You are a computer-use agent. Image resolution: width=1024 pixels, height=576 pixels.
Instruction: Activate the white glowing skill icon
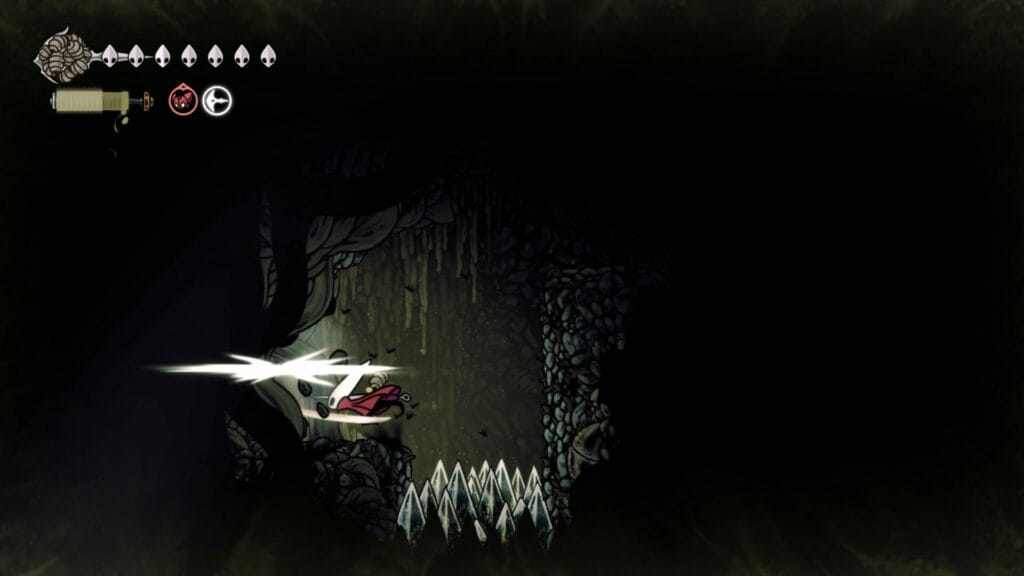coord(217,100)
